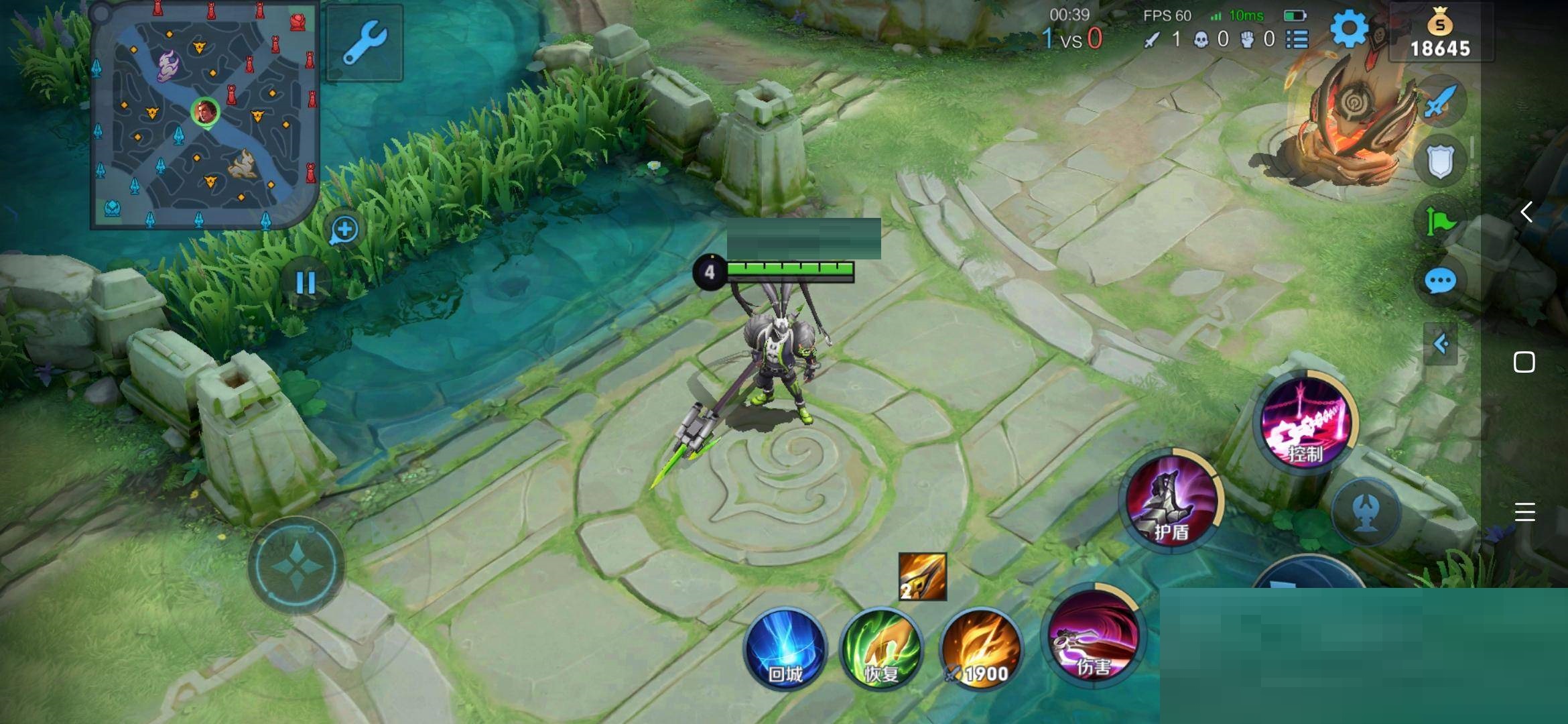Open the gold shop with 18645 coins
This screenshot has width=1568, height=724.
click(x=1440, y=35)
